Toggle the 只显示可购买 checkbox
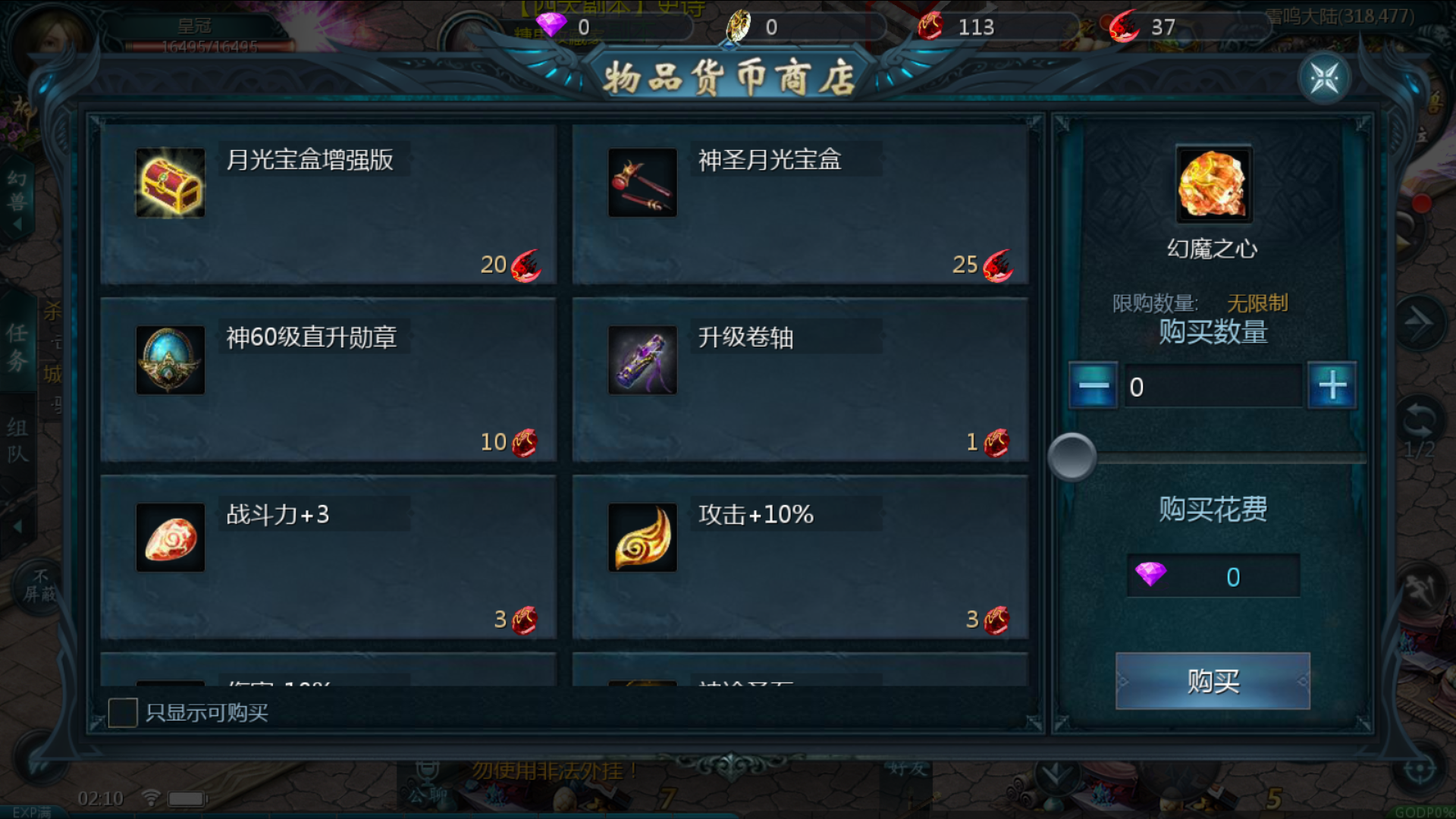Viewport: 1456px width, 819px height. pos(123,713)
